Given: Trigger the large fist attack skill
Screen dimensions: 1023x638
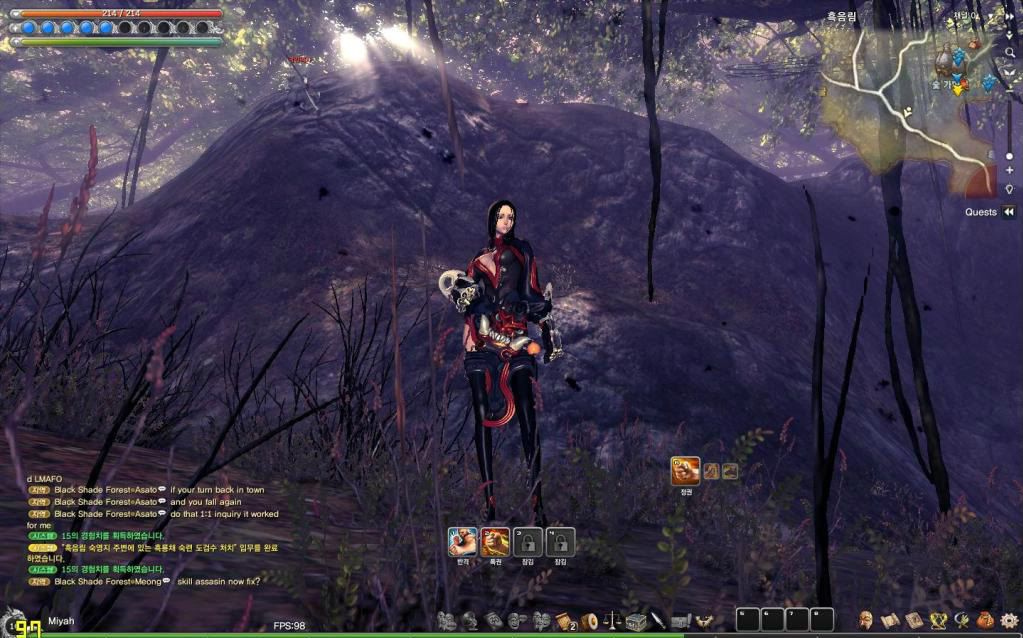Looking at the screenshot, I should 686,470.
